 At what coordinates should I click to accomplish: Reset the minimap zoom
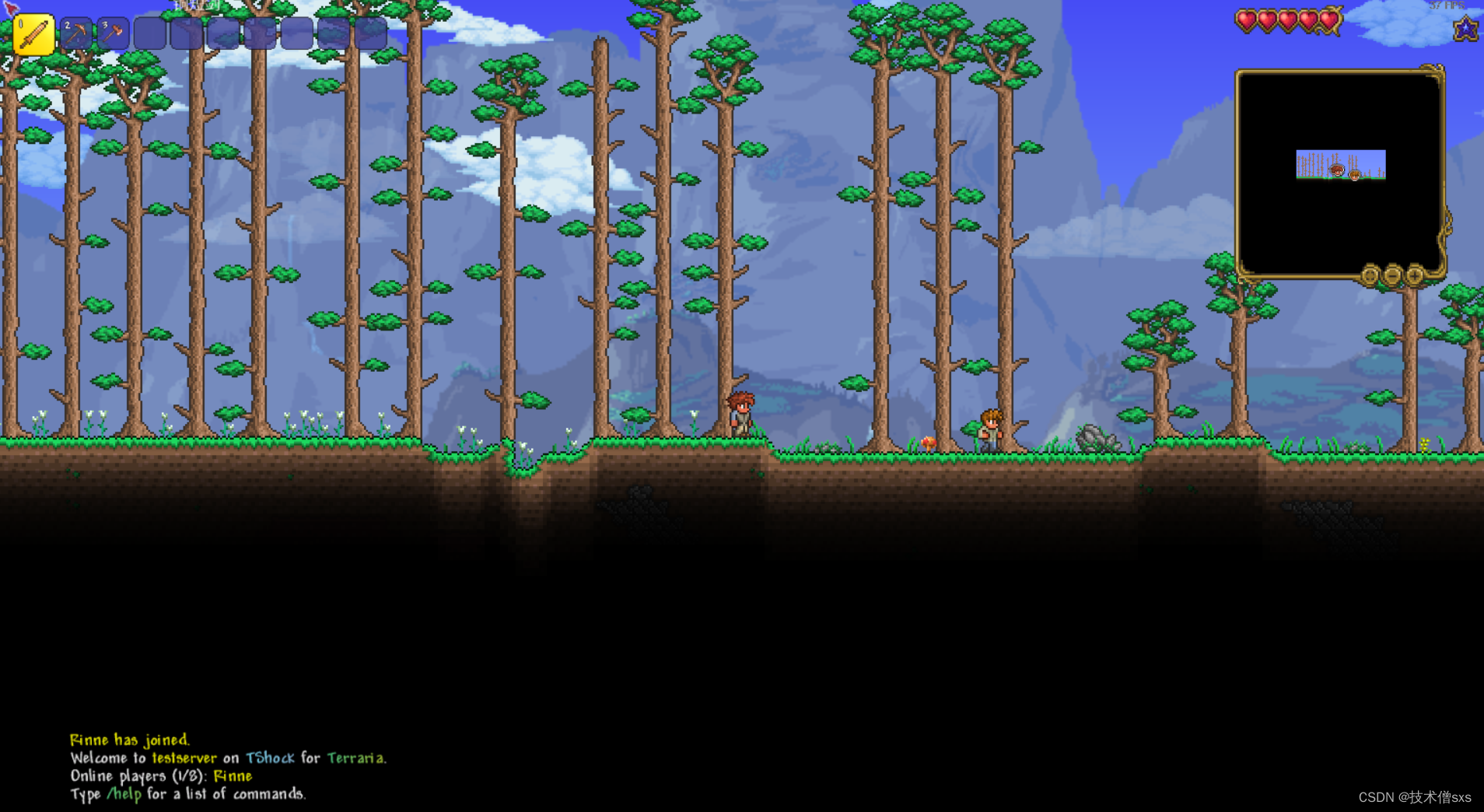coord(1370,275)
